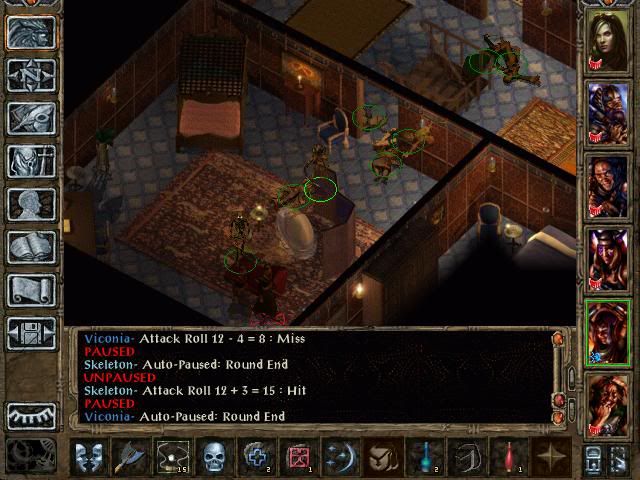The height and width of the screenshot is (480, 640).
Task: Click the return to game button
Action: (x=32, y=32)
